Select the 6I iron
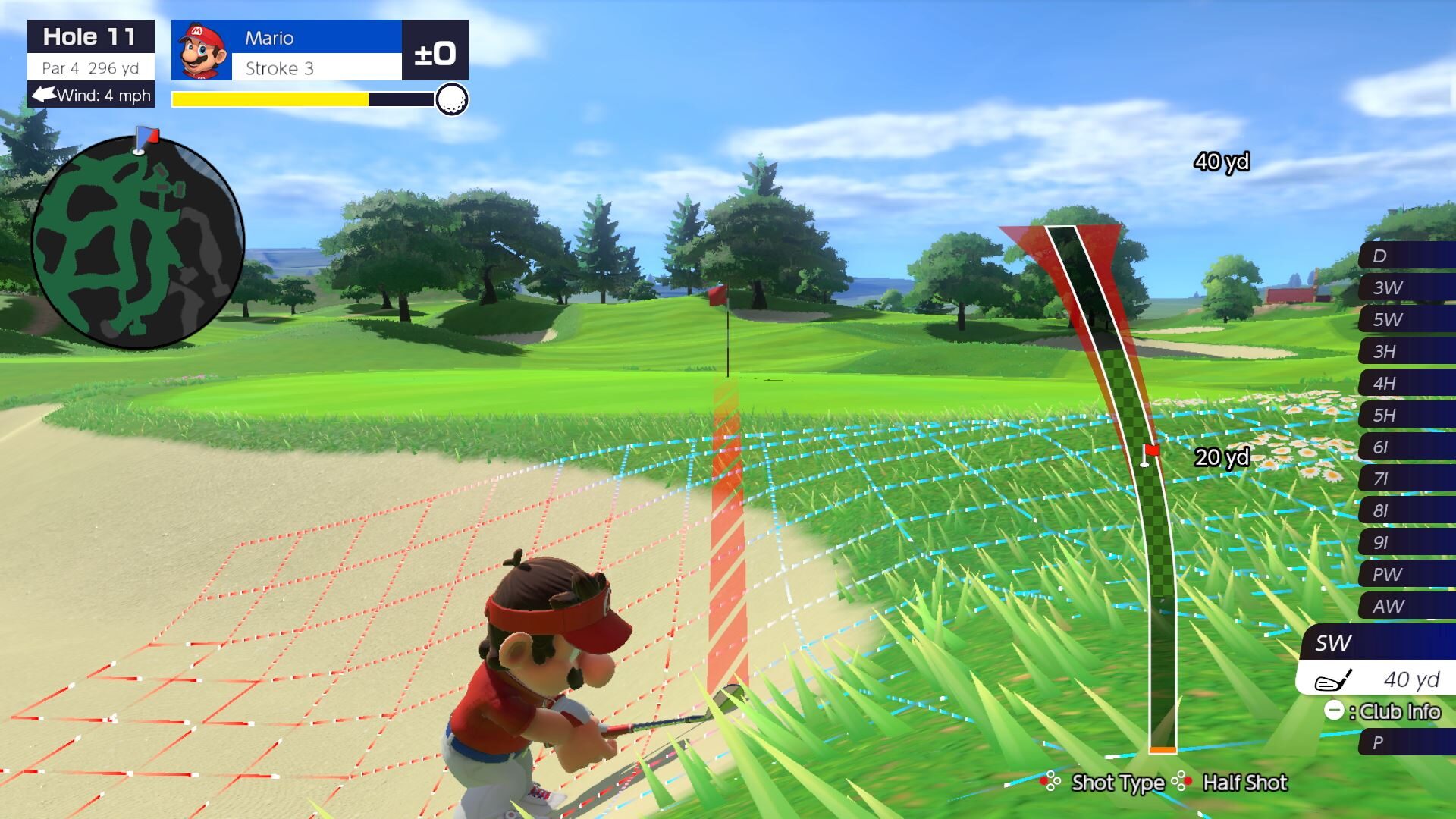This screenshot has height=819, width=1456. coord(1405,447)
